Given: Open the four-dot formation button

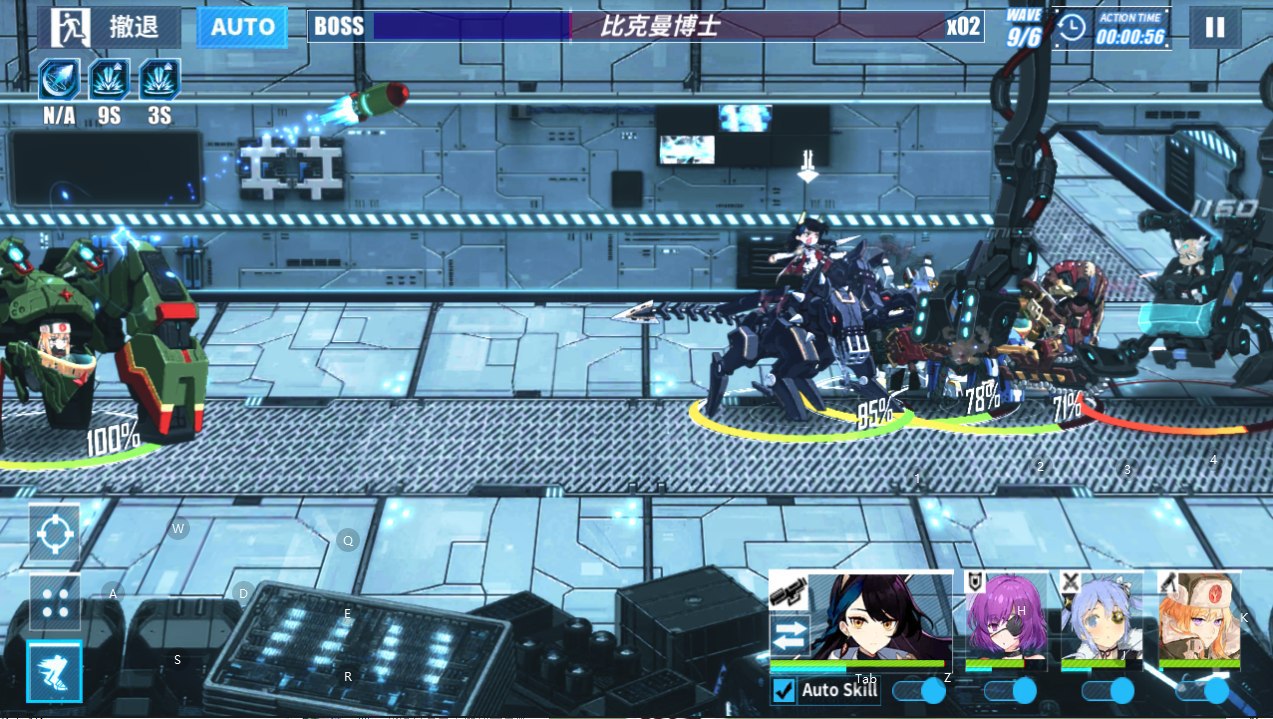Looking at the screenshot, I should 54,601.
